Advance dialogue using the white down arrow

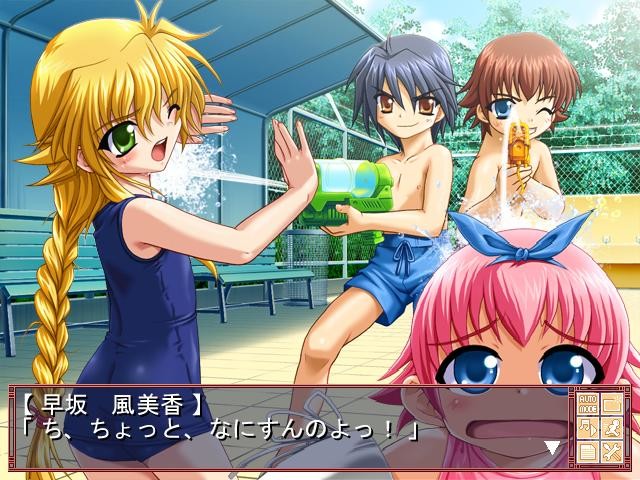[x=551, y=447]
